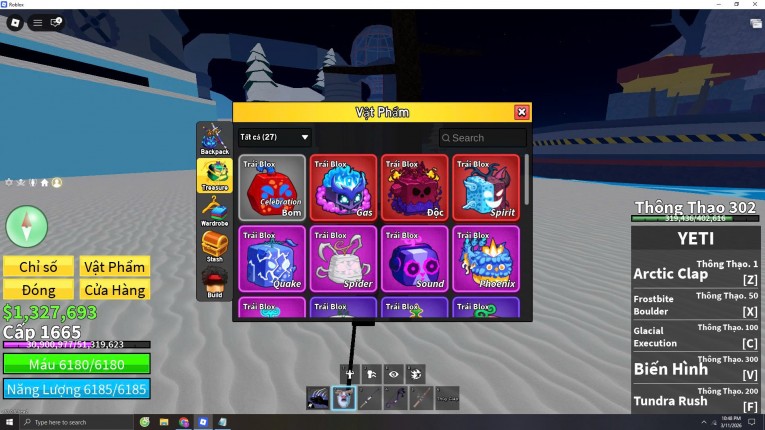Open the Wardrobe tab

(214, 210)
